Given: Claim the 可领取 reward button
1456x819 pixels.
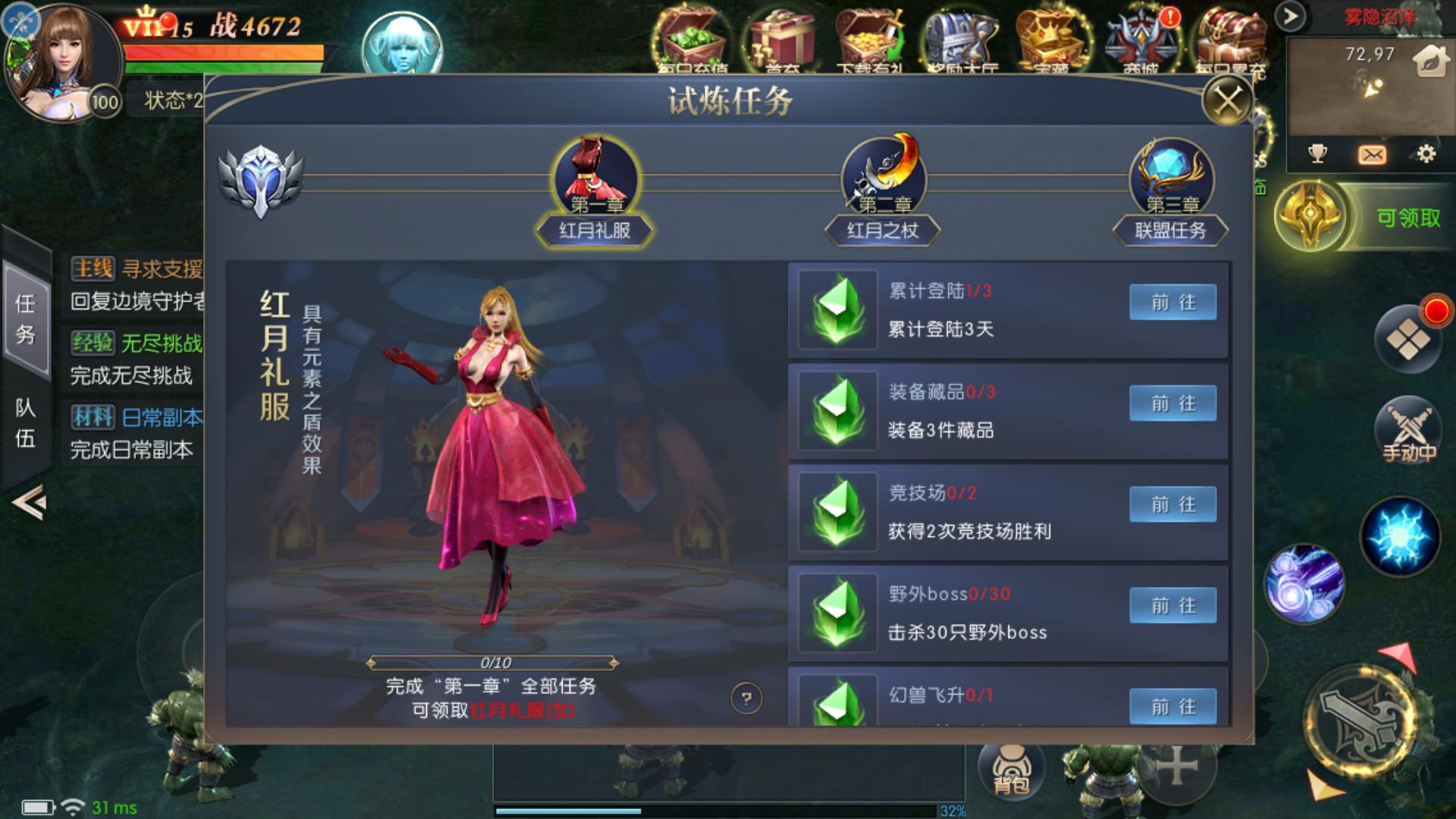Looking at the screenshot, I should tap(1407, 218).
